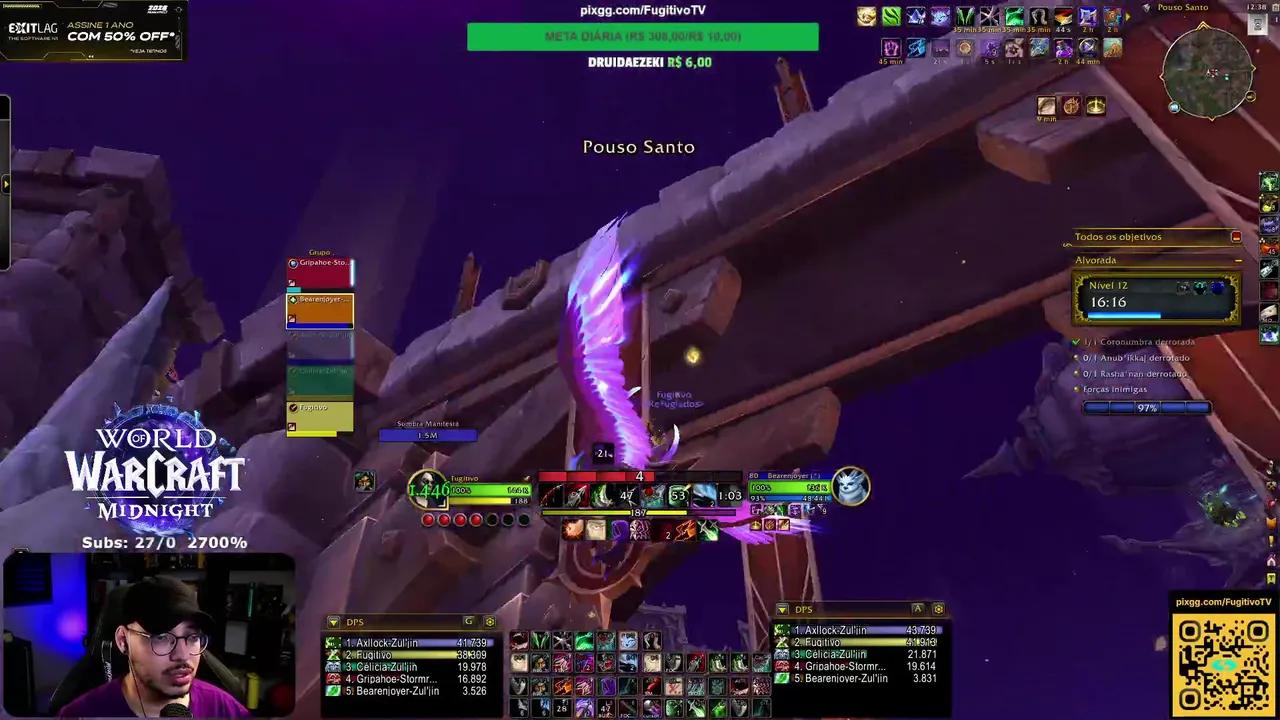The width and height of the screenshot is (1280, 720).
Task: Click the Fugitivo player portrait
Action: [x=428, y=487]
